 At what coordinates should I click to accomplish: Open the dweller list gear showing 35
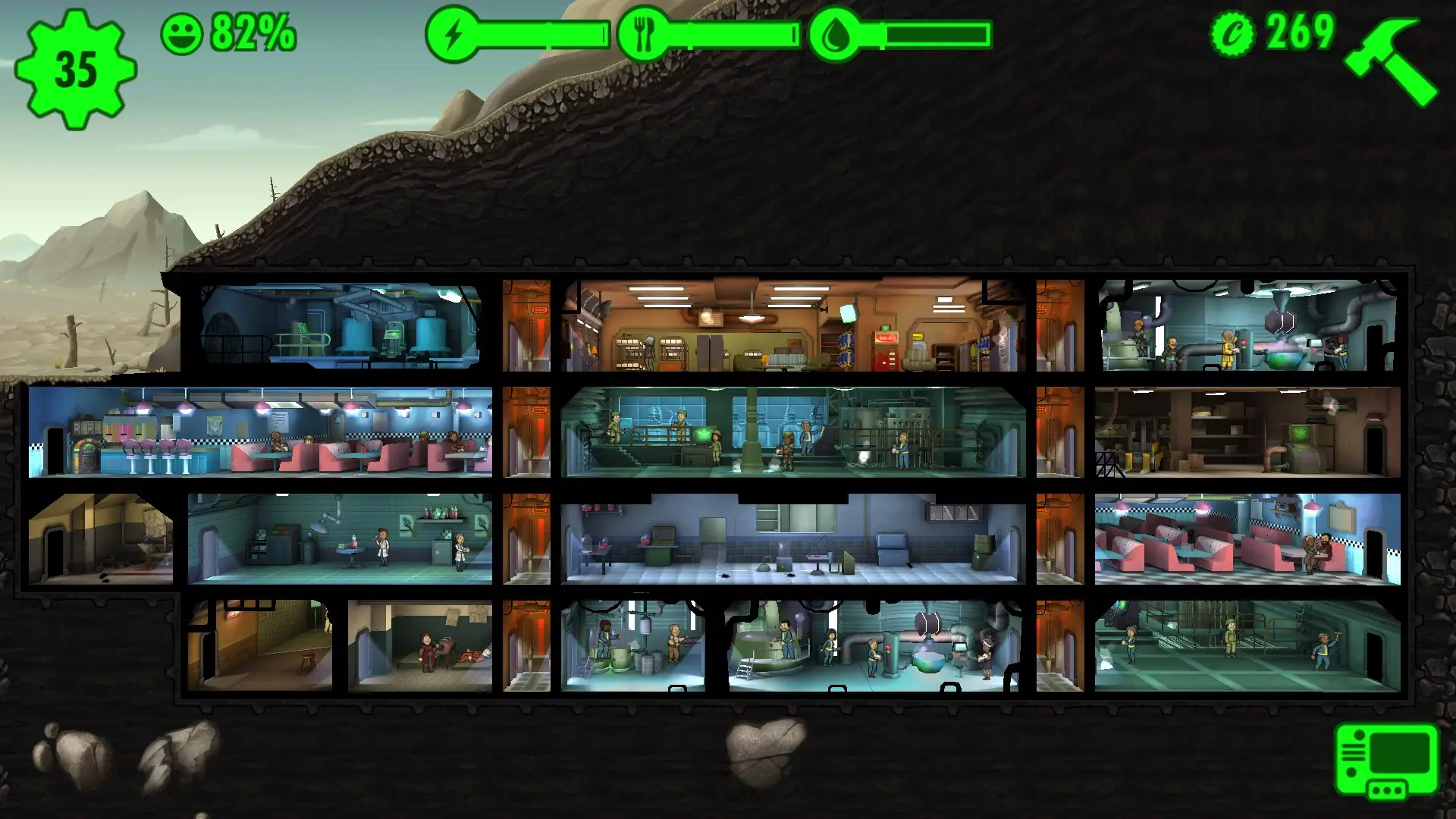pos(75,69)
